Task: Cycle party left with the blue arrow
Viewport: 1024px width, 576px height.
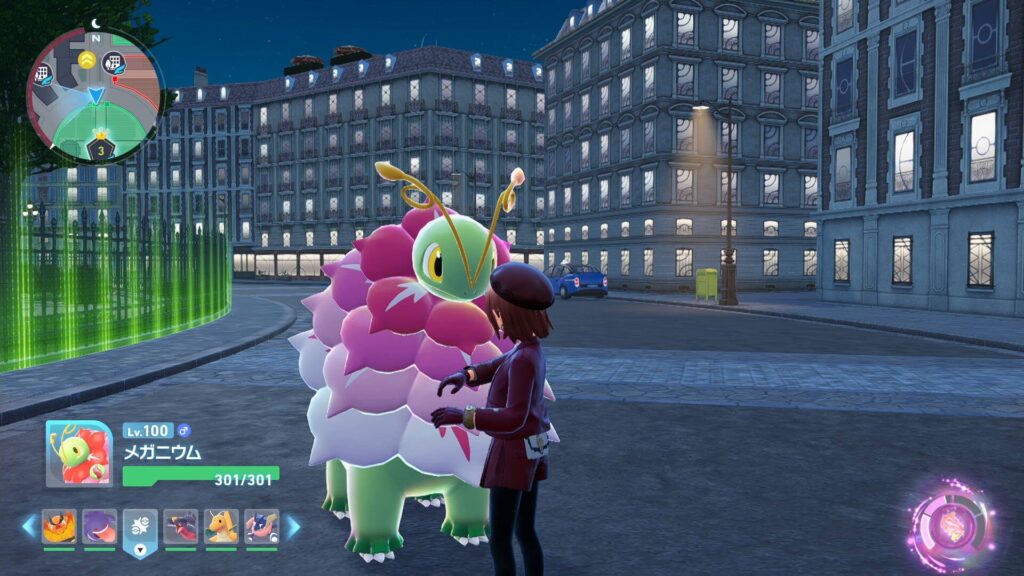Action: [28, 526]
